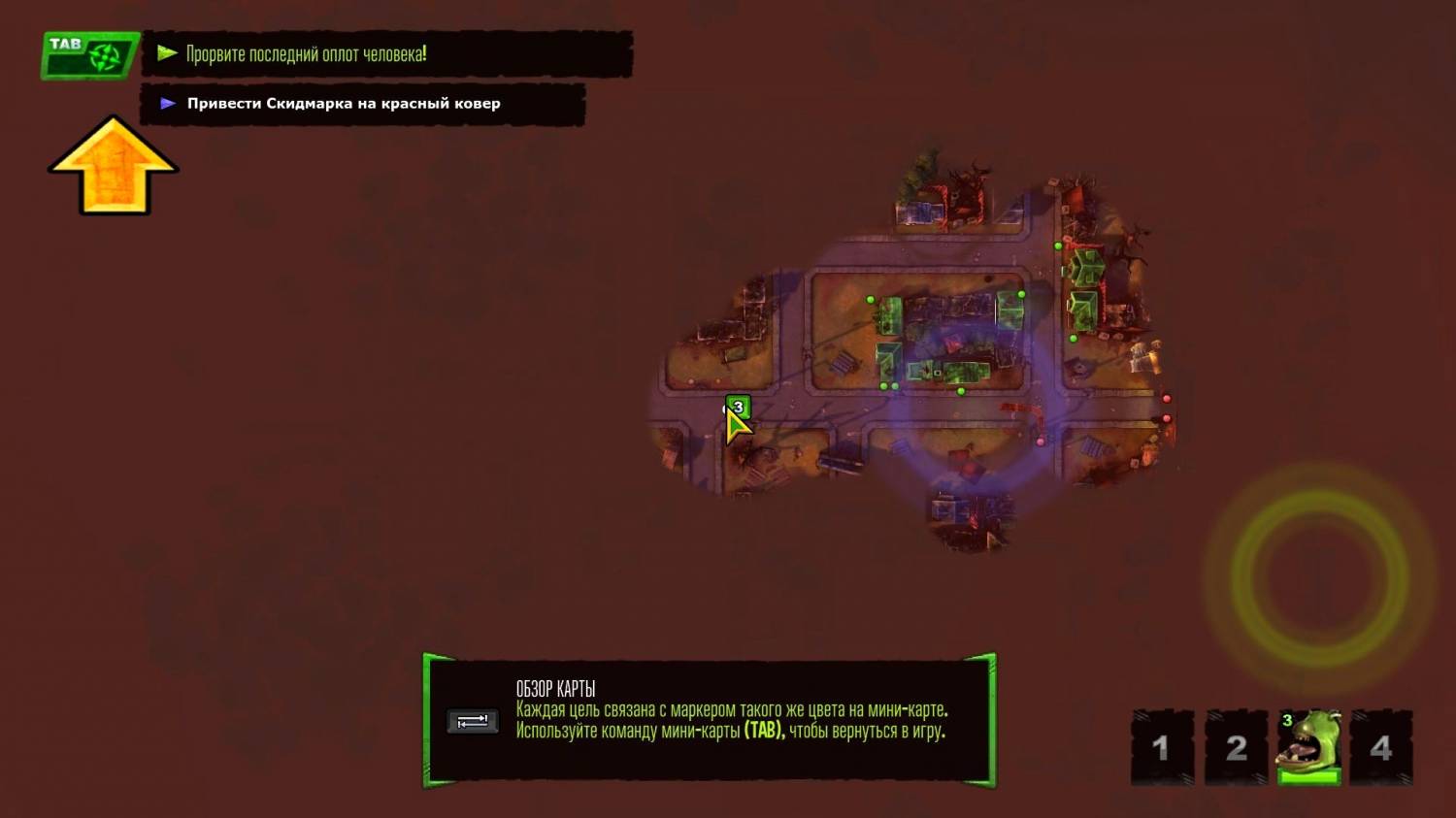Screen dimensions: 1456x818
Task: Select the green monster squad in slot 3
Action: coord(1308,746)
